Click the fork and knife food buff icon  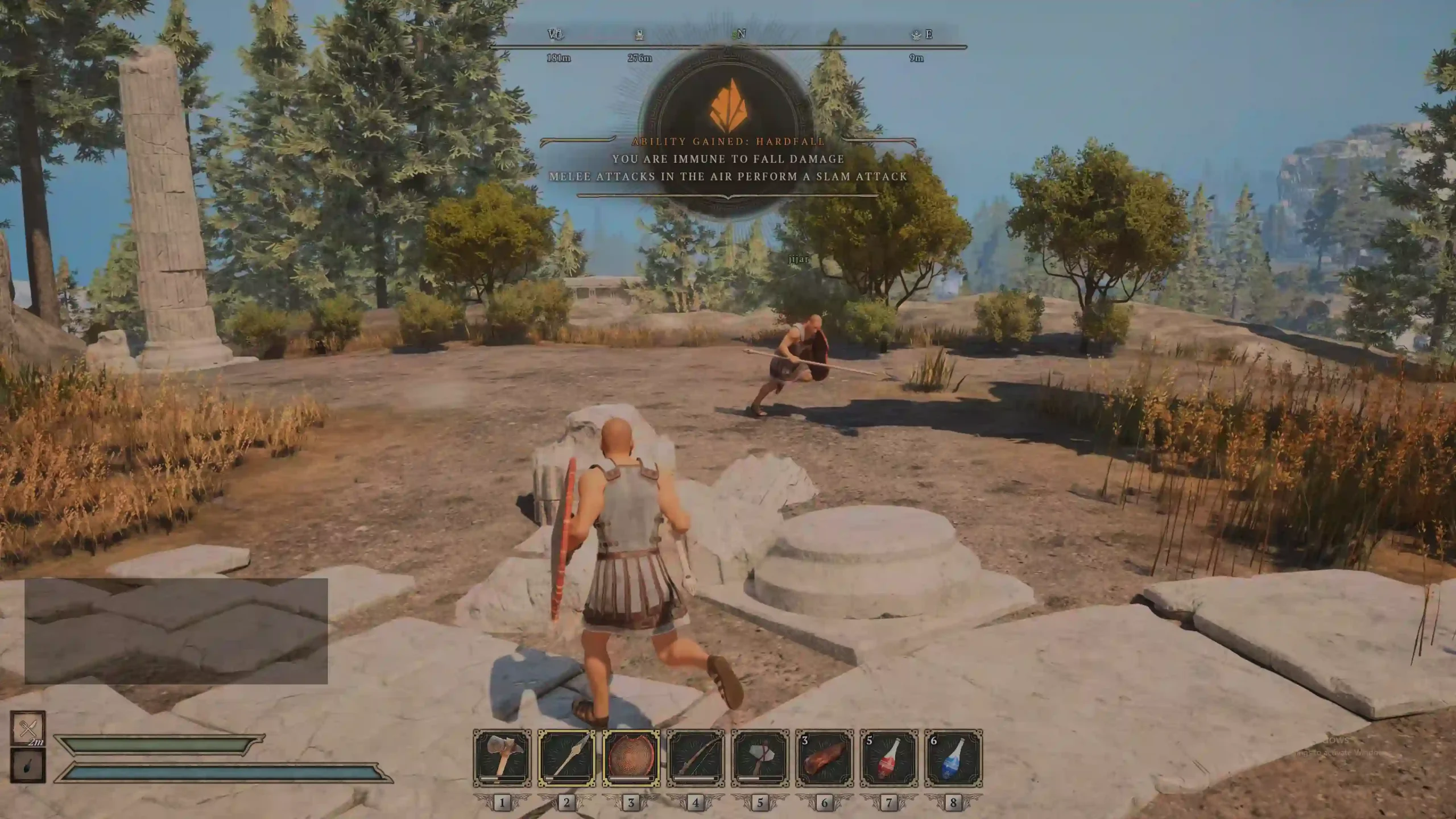point(28,729)
